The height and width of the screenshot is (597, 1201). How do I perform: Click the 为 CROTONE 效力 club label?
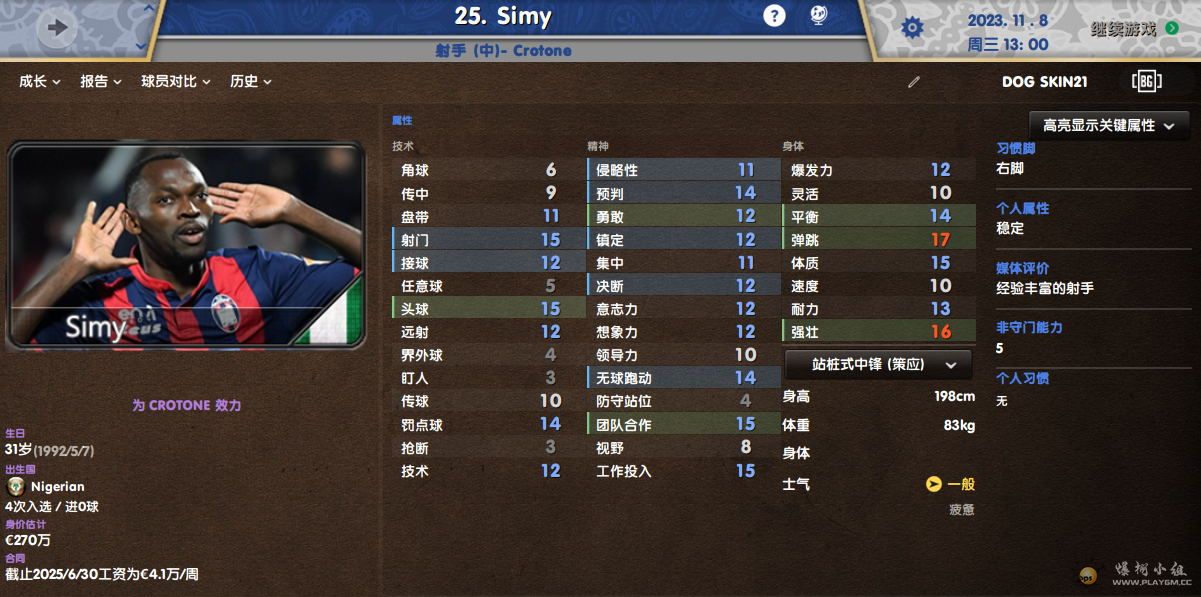[186, 406]
